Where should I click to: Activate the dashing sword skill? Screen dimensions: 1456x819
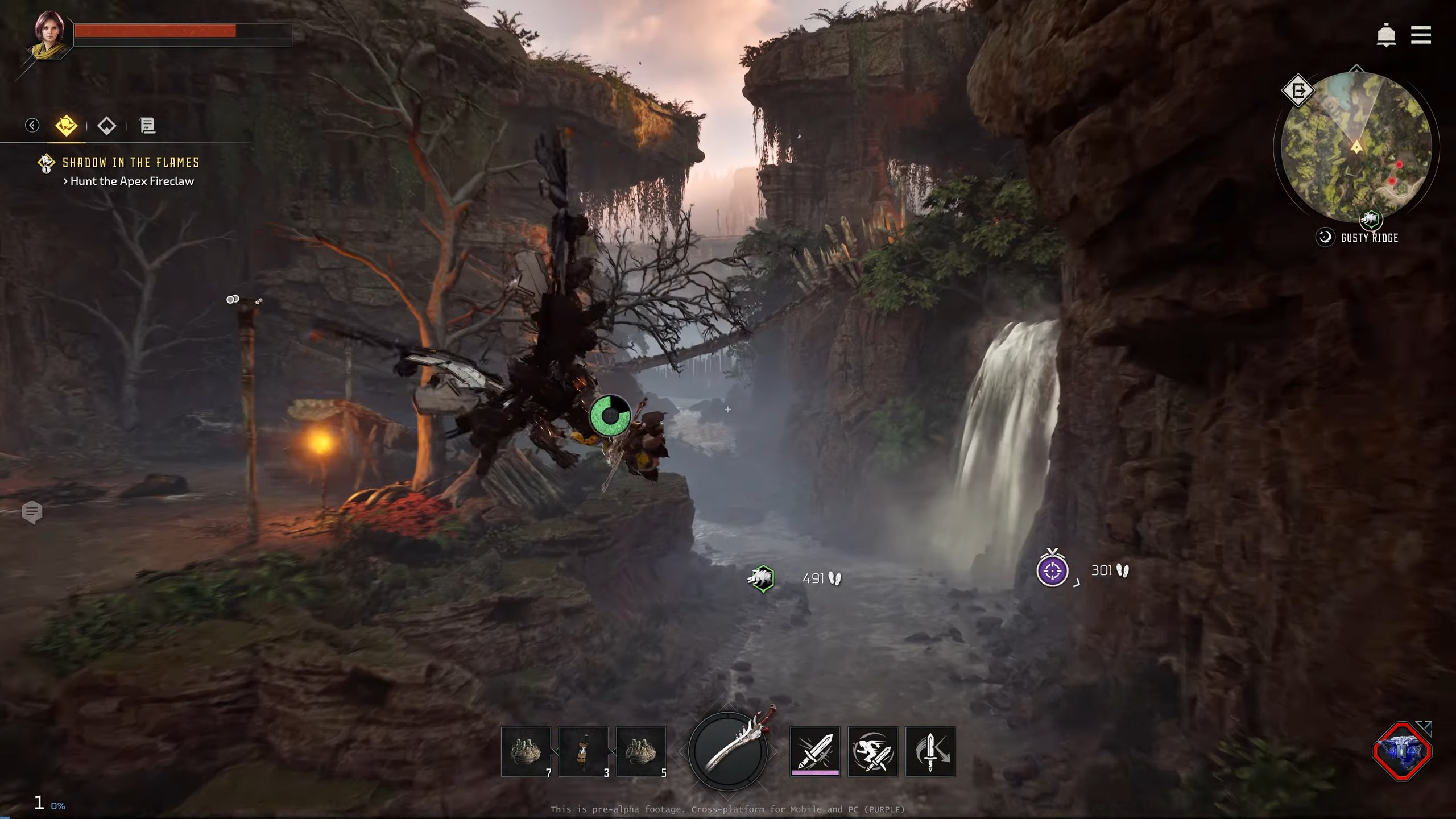[x=872, y=751]
